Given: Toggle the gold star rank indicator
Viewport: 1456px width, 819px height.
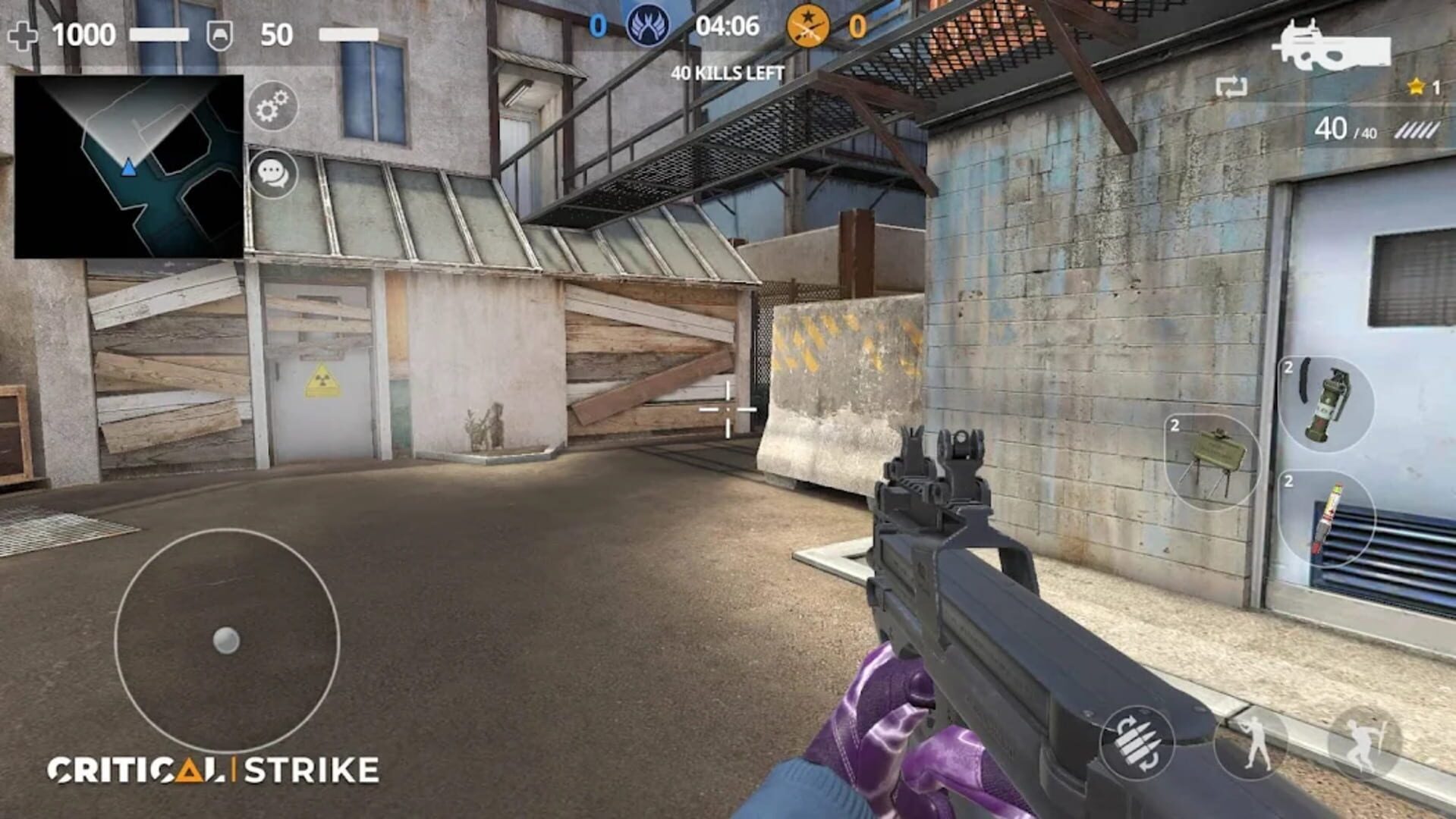Looking at the screenshot, I should (1416, 86).
